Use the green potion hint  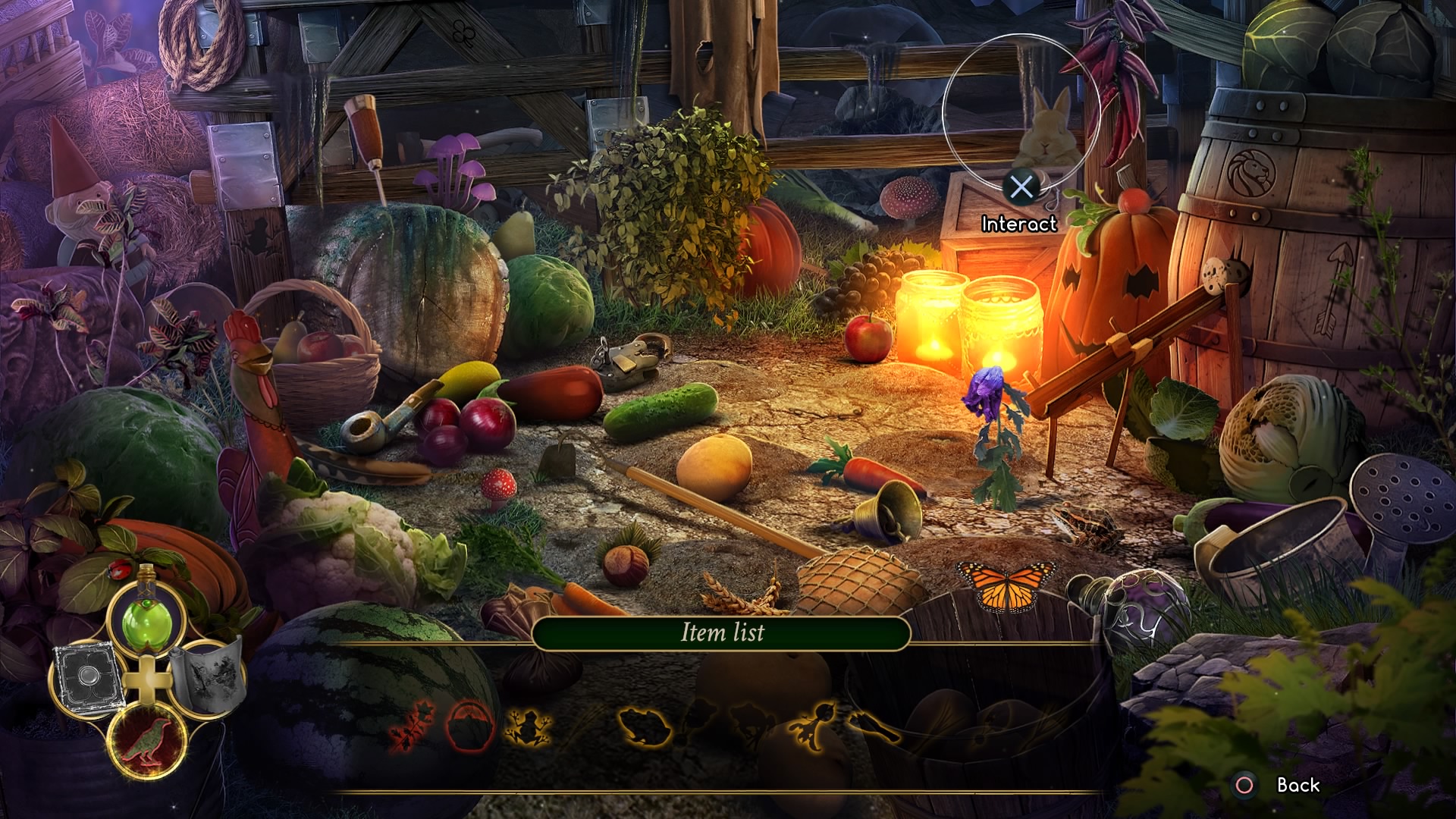coord(148,617)
